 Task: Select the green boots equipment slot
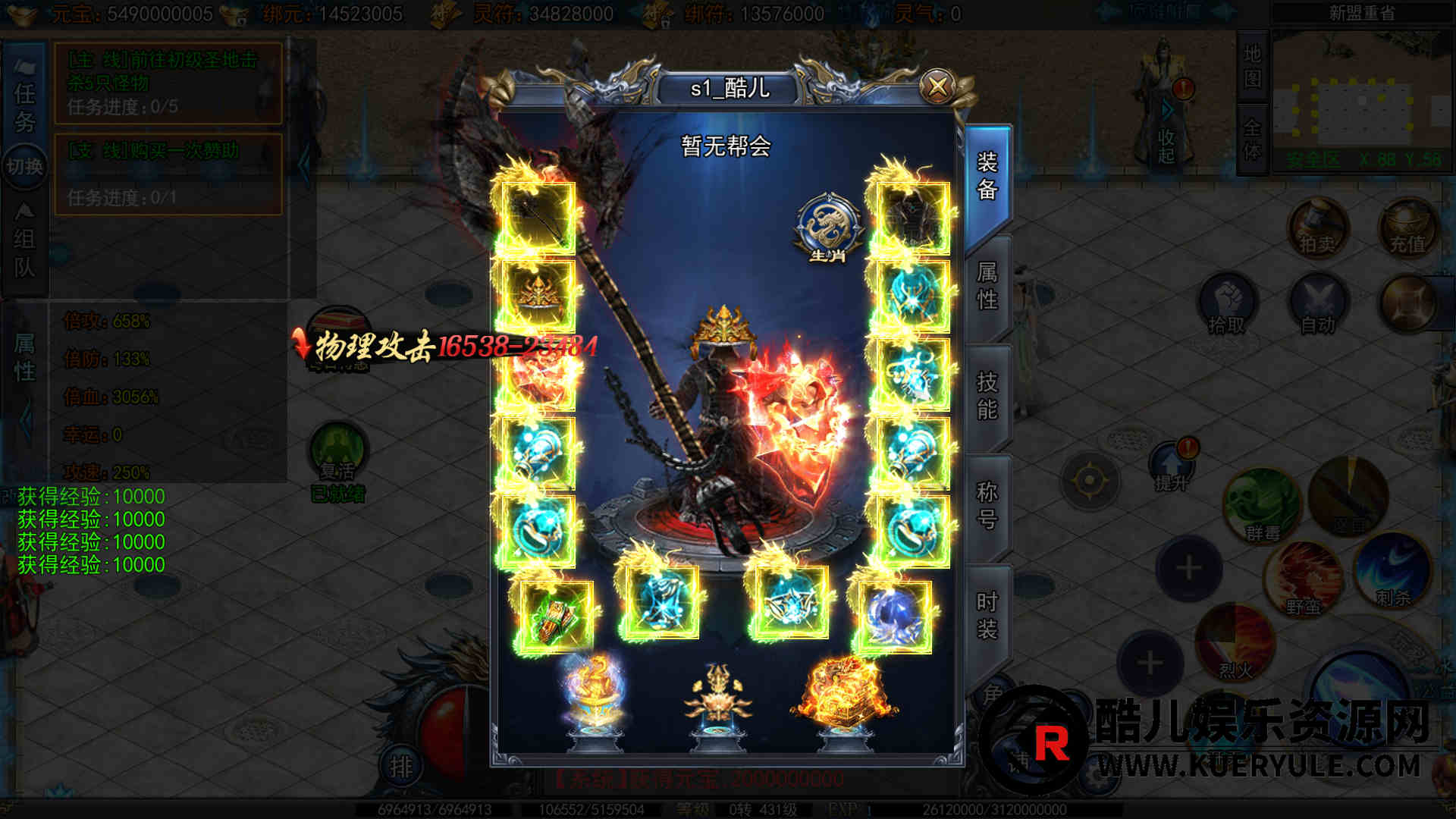click(x=554, y=617)
